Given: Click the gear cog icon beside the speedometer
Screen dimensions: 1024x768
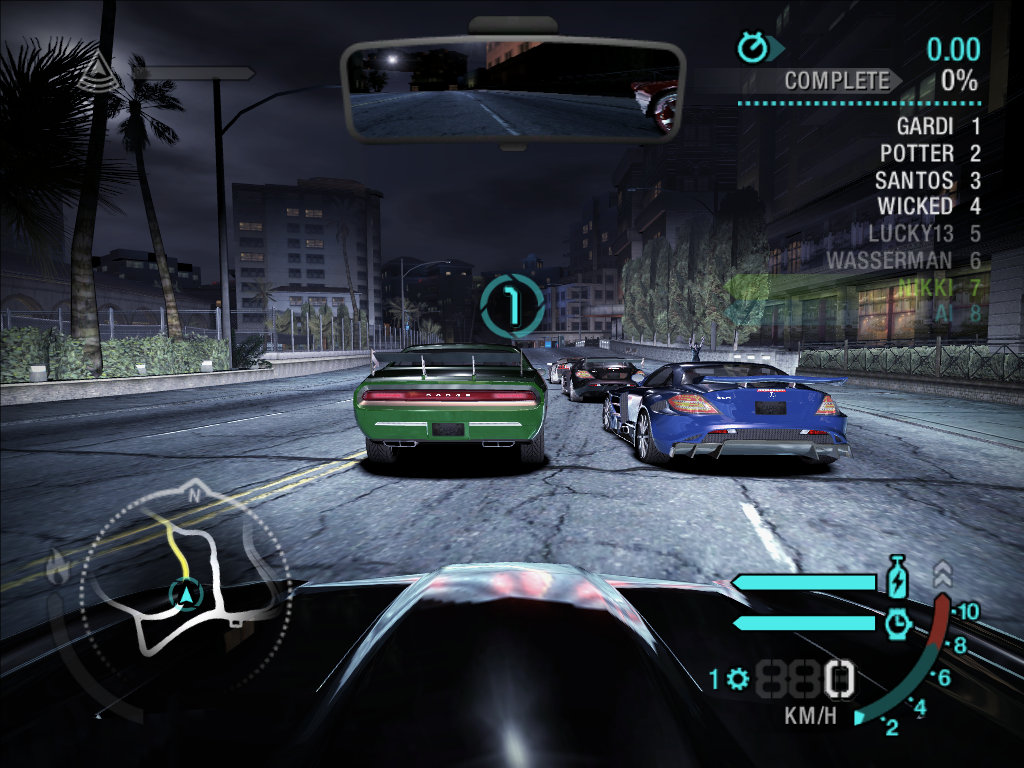Looking at the screenshot, I should point(739,680).
